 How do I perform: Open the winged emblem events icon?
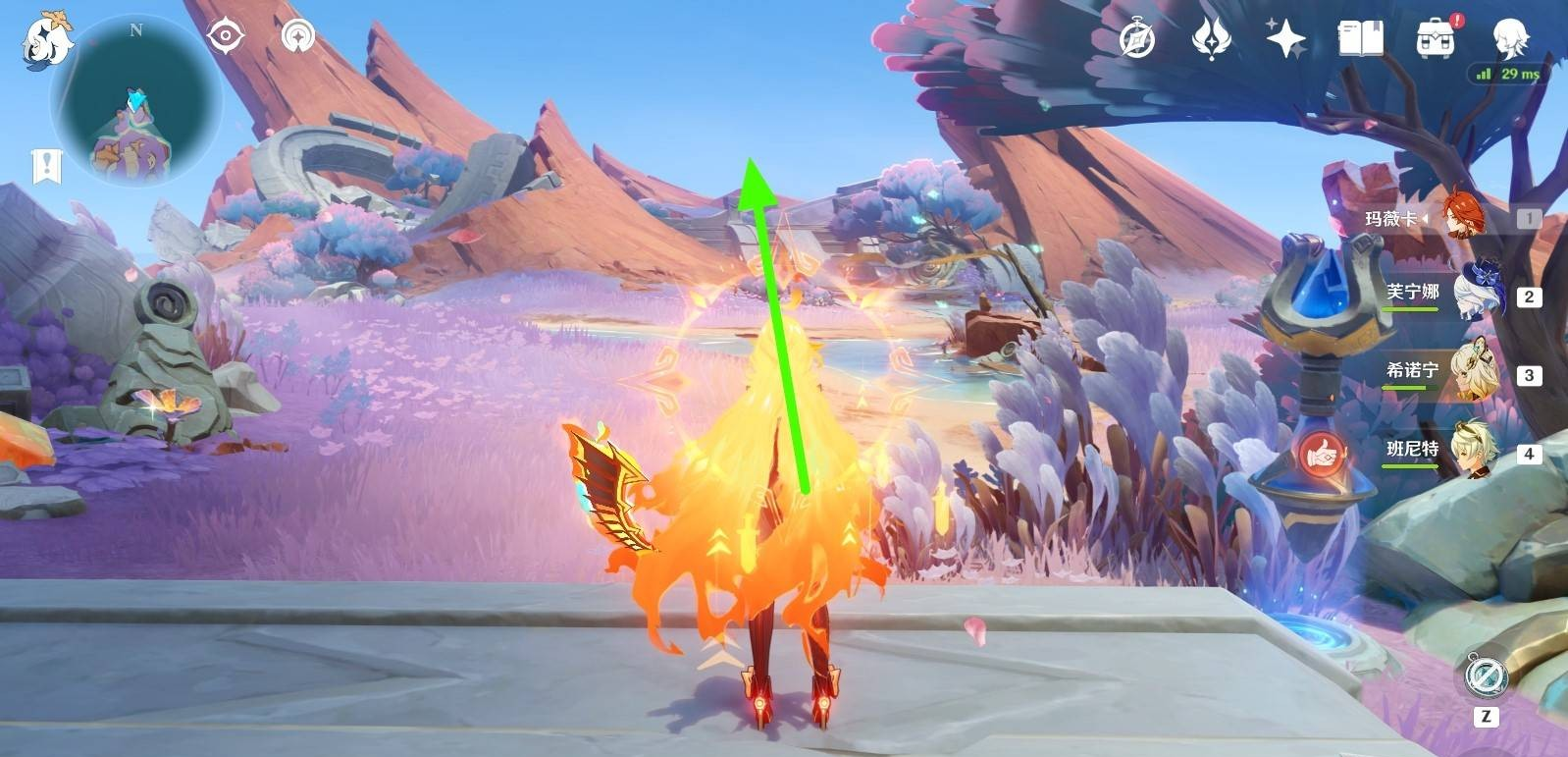1211,40
